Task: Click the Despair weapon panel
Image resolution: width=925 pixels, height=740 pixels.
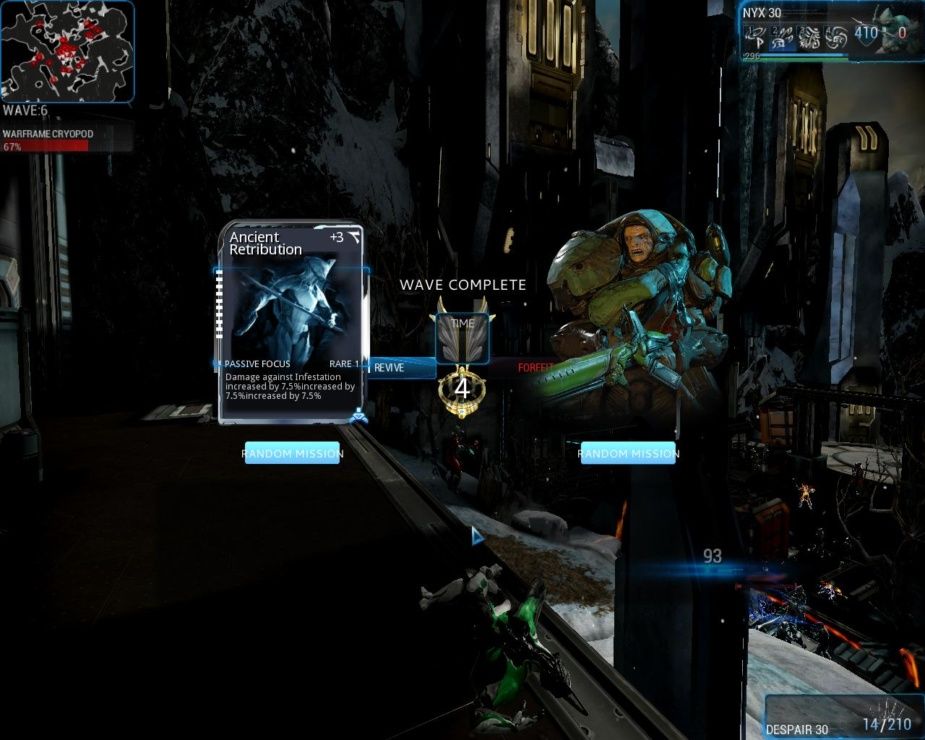Action: tap(843, 716)
